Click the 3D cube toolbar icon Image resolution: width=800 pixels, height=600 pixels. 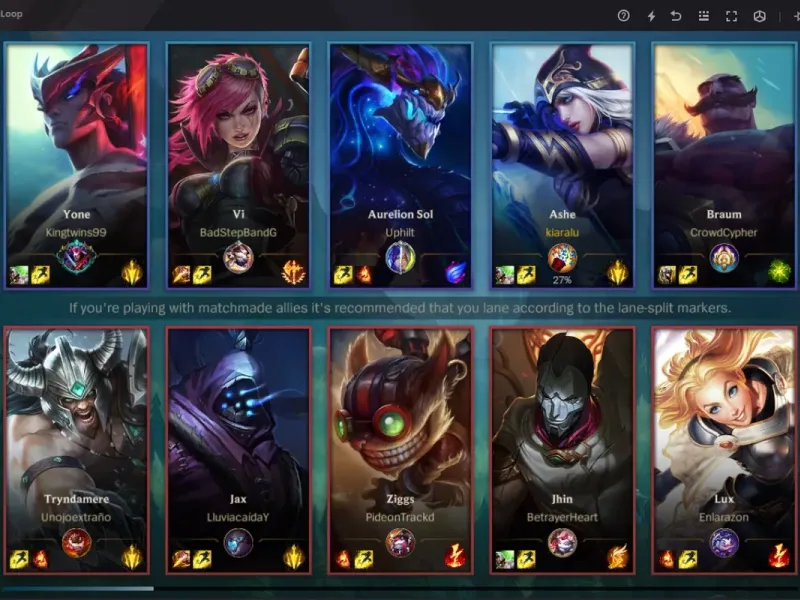coord(759,16)
